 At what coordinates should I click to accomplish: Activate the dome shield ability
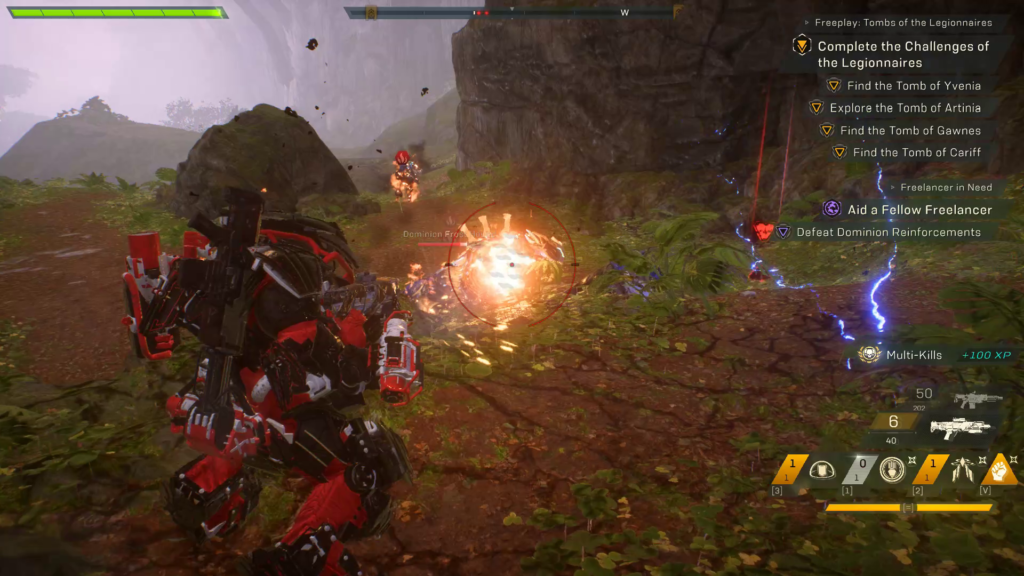(x=822, y=470)
